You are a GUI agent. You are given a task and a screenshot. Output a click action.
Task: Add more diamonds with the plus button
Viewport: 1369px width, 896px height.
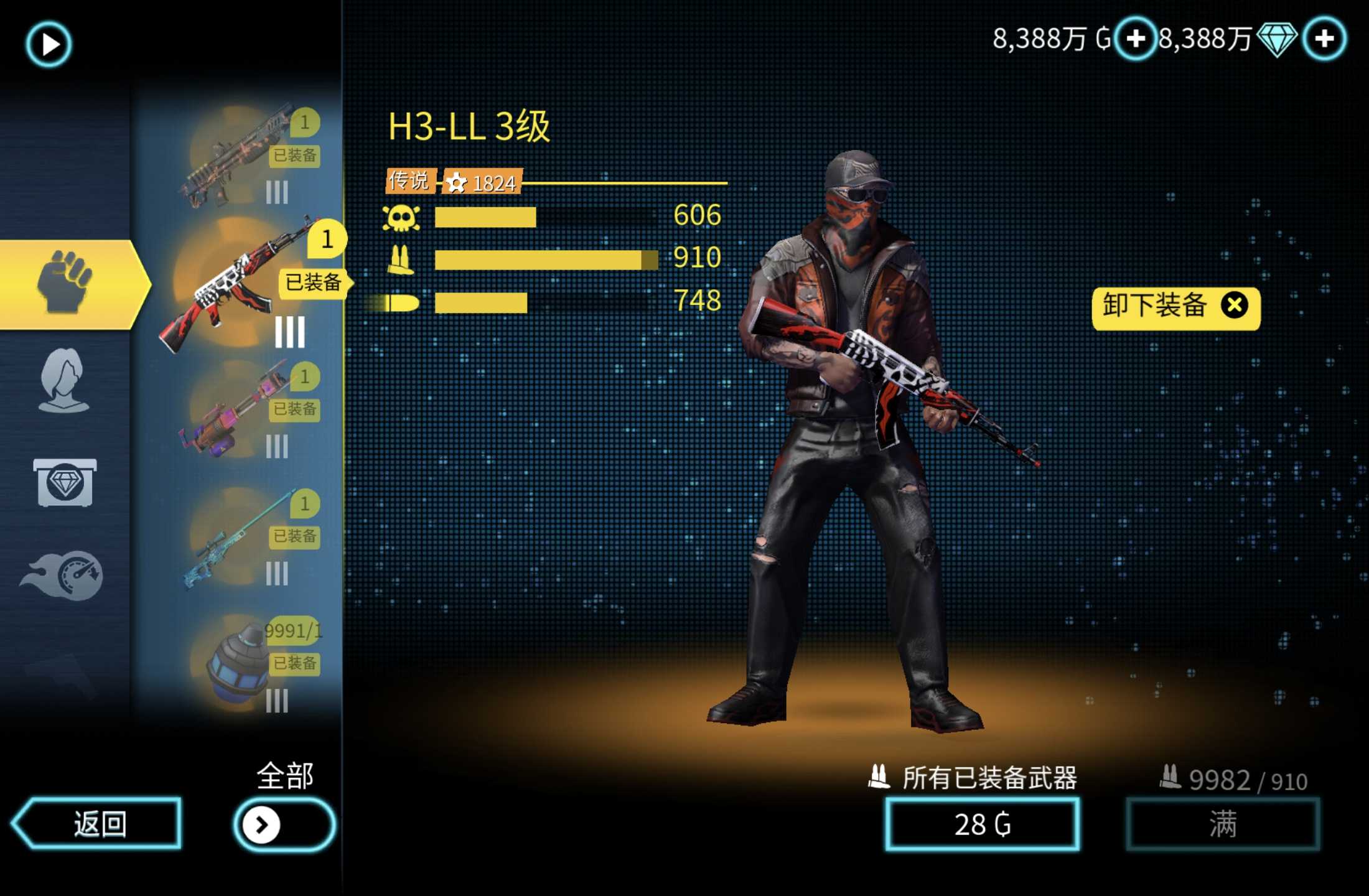pos(1325,39)
